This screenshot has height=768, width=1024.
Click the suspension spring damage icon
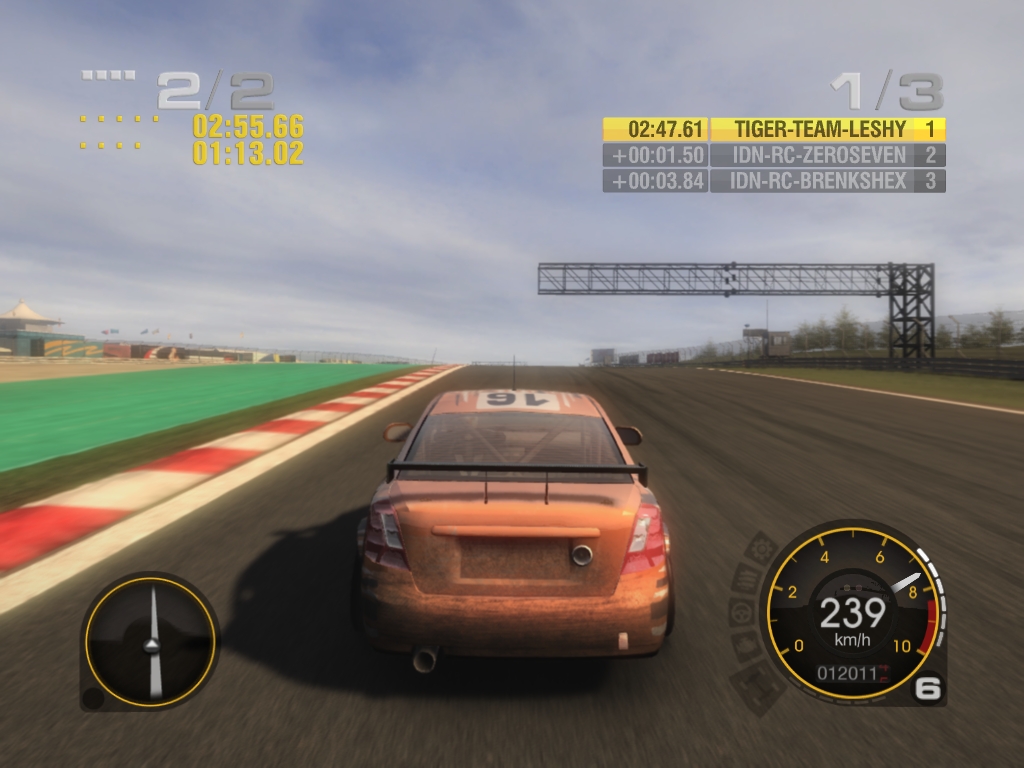pos(746,578)
